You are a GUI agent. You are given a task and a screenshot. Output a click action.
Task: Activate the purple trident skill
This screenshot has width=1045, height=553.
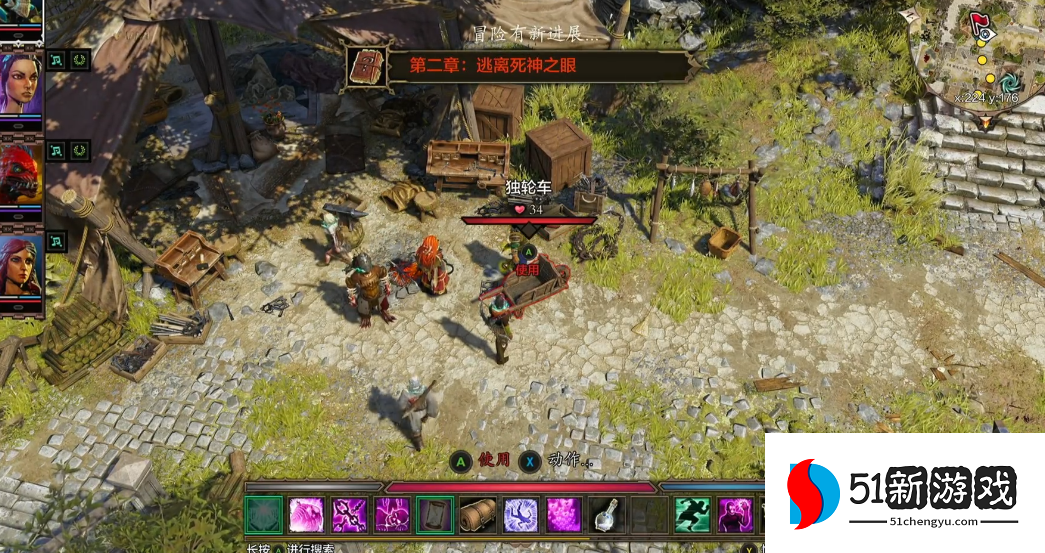coord(349,515)
